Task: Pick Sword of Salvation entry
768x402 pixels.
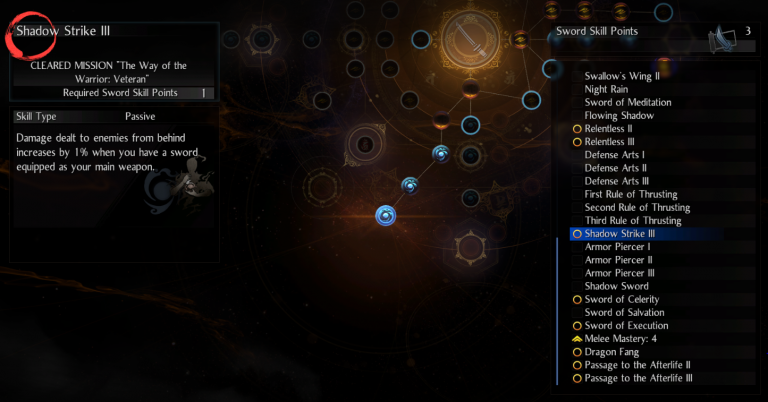Action: click(625, 312)
